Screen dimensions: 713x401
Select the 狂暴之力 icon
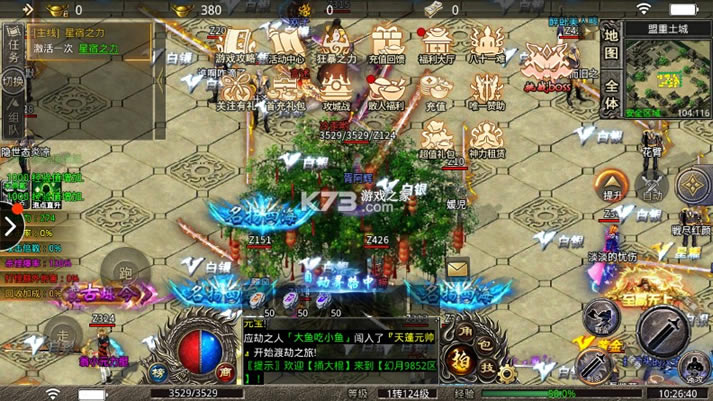(x=336, y=45)
